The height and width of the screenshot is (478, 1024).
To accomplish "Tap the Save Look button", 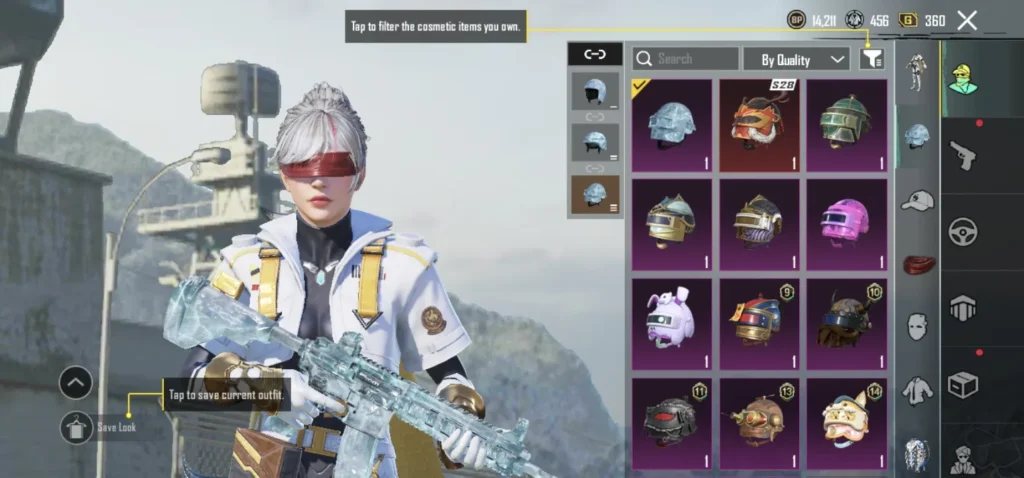I will (77, 427).
